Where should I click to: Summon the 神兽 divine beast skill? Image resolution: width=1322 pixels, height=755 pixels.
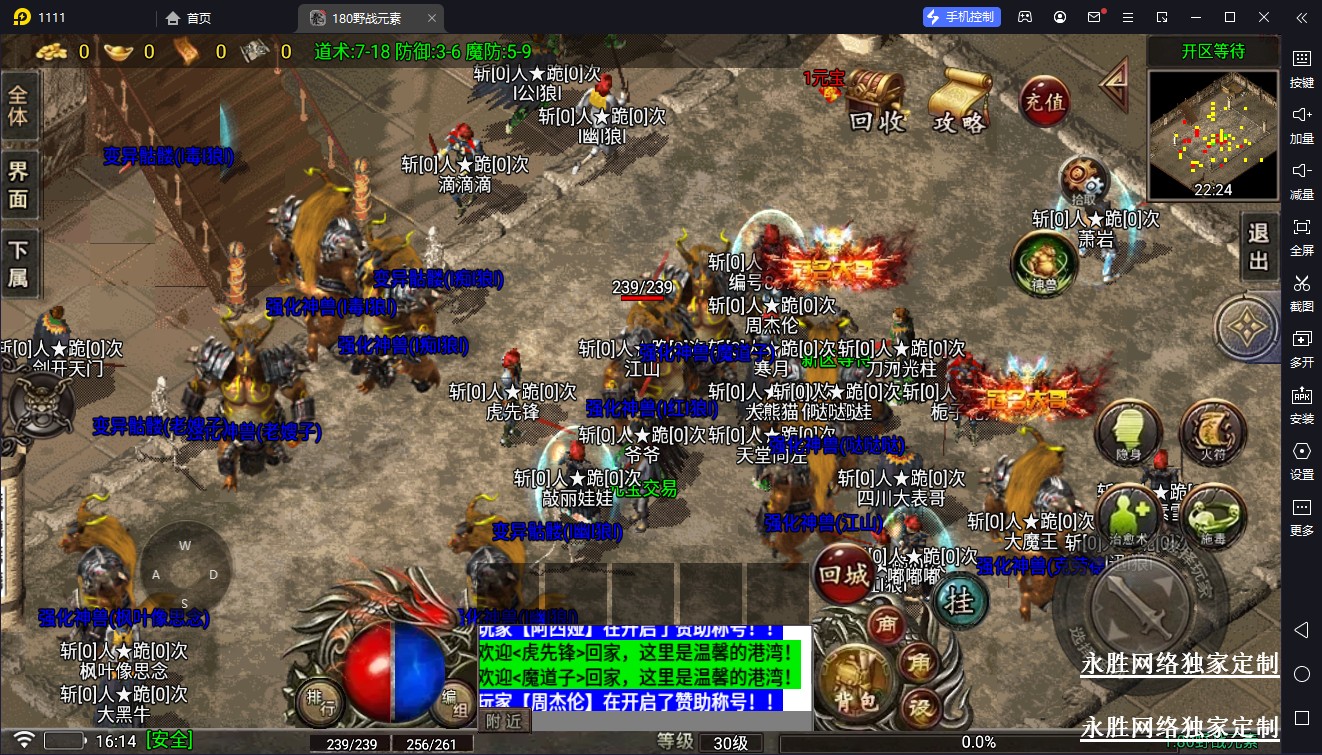point(1042,263)
